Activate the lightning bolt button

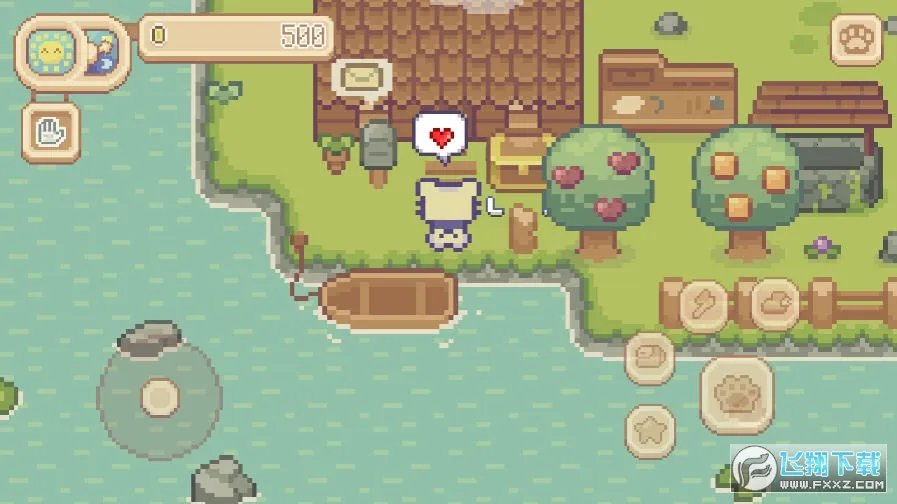tap(703, 304)
